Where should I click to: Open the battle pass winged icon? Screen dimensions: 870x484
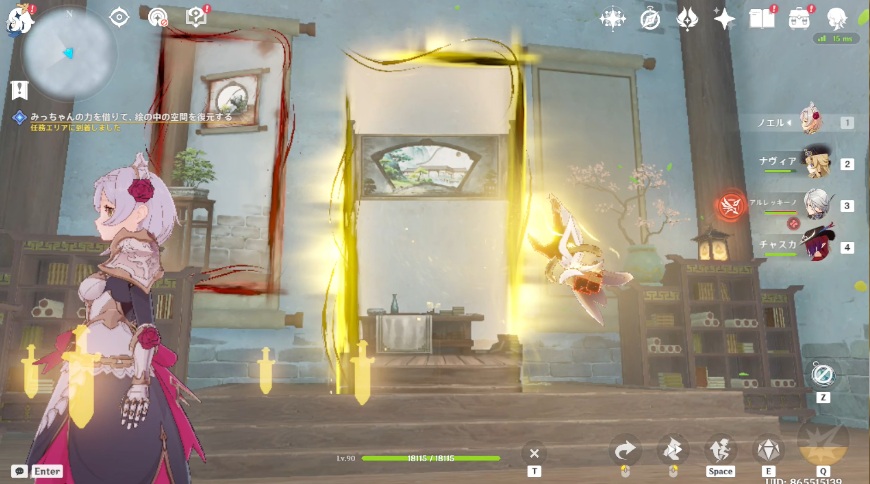[x=688, y=18]
